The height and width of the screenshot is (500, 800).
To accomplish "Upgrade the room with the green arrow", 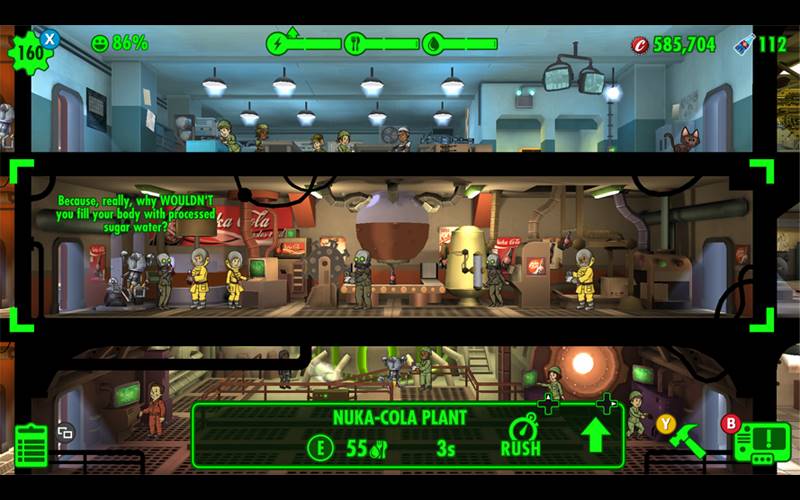I will (x=595, y=436).
